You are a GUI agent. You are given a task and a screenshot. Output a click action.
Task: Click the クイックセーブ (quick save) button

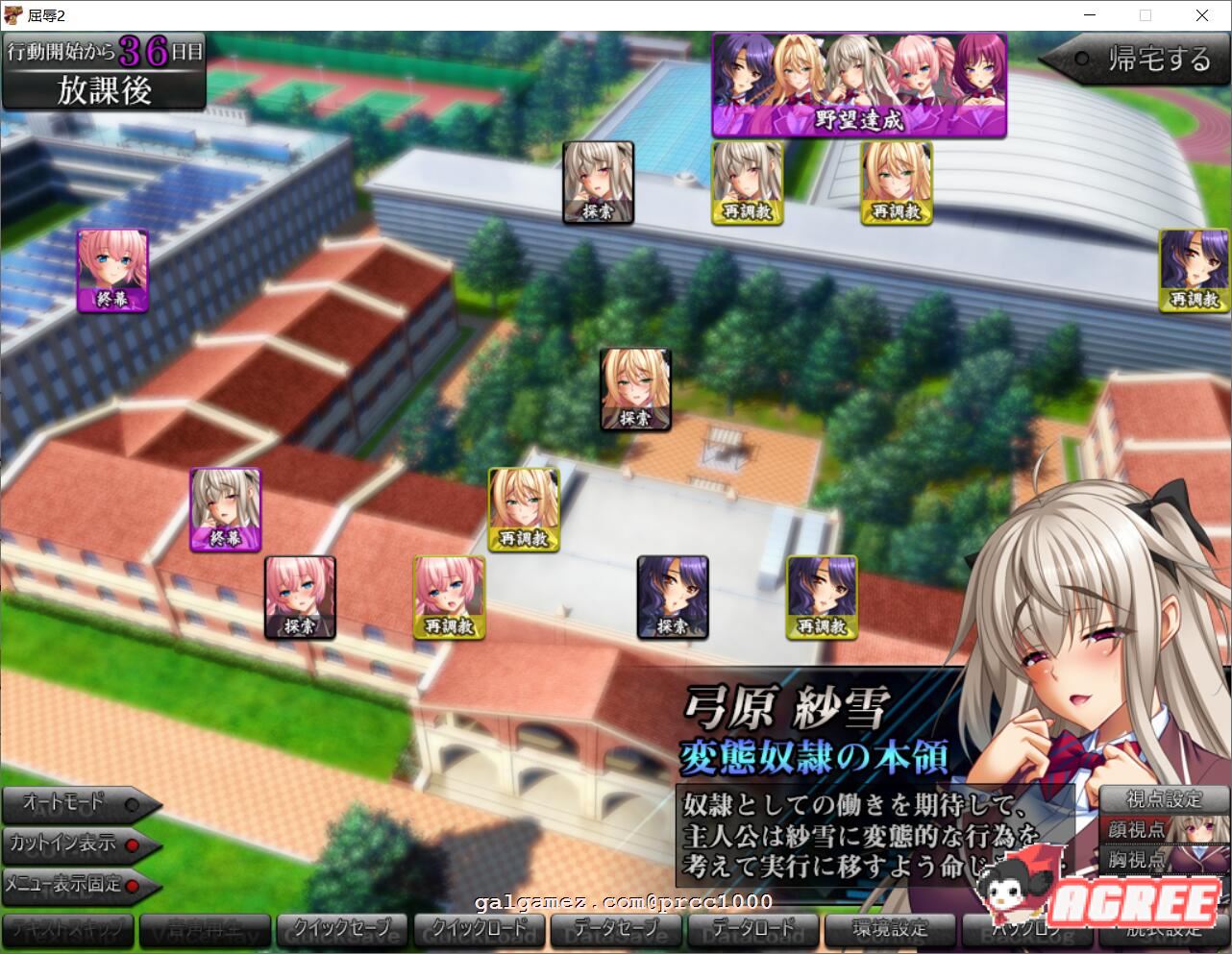(342, 929)
